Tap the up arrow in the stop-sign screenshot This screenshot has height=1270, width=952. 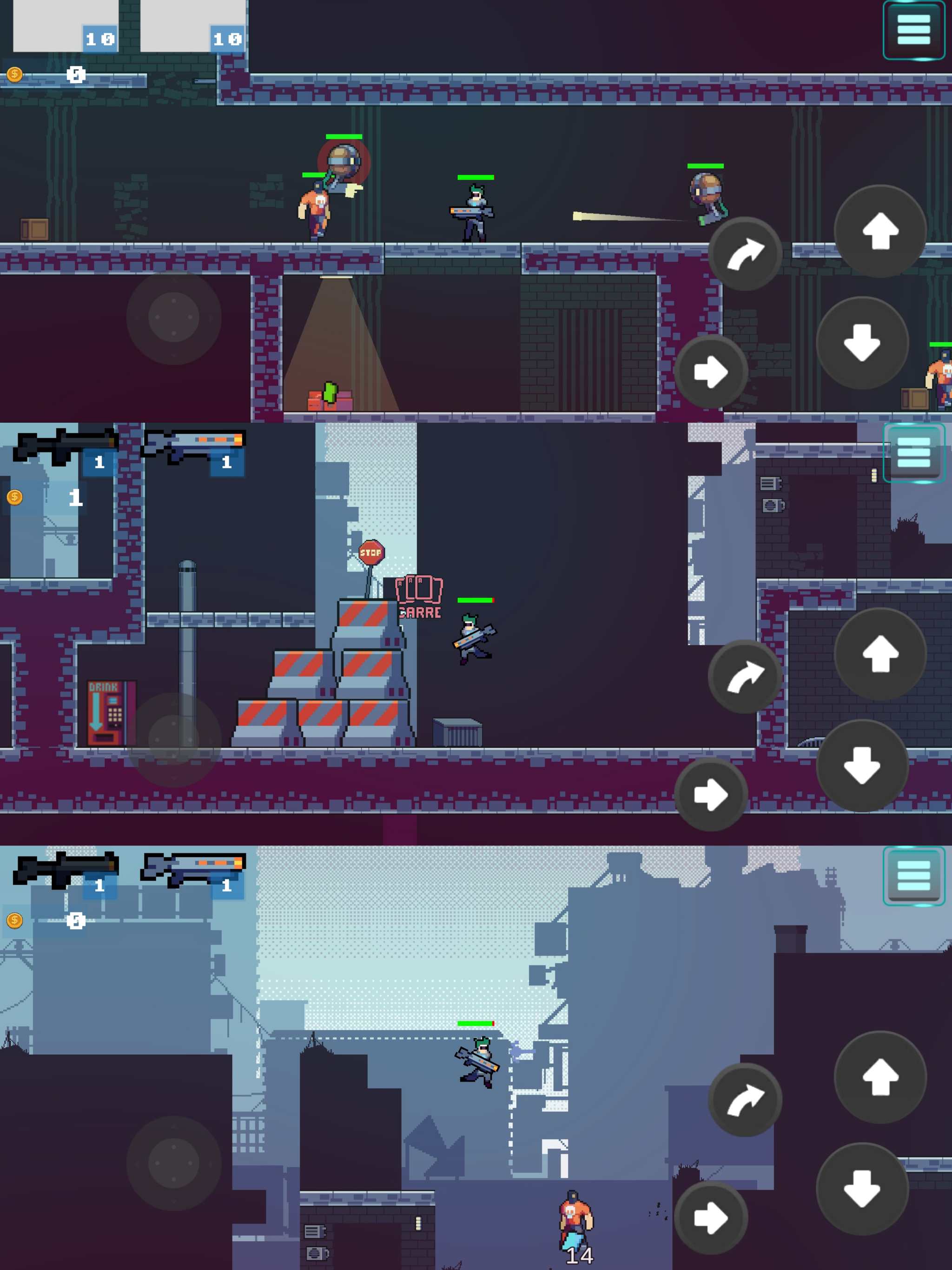[879, 654]
